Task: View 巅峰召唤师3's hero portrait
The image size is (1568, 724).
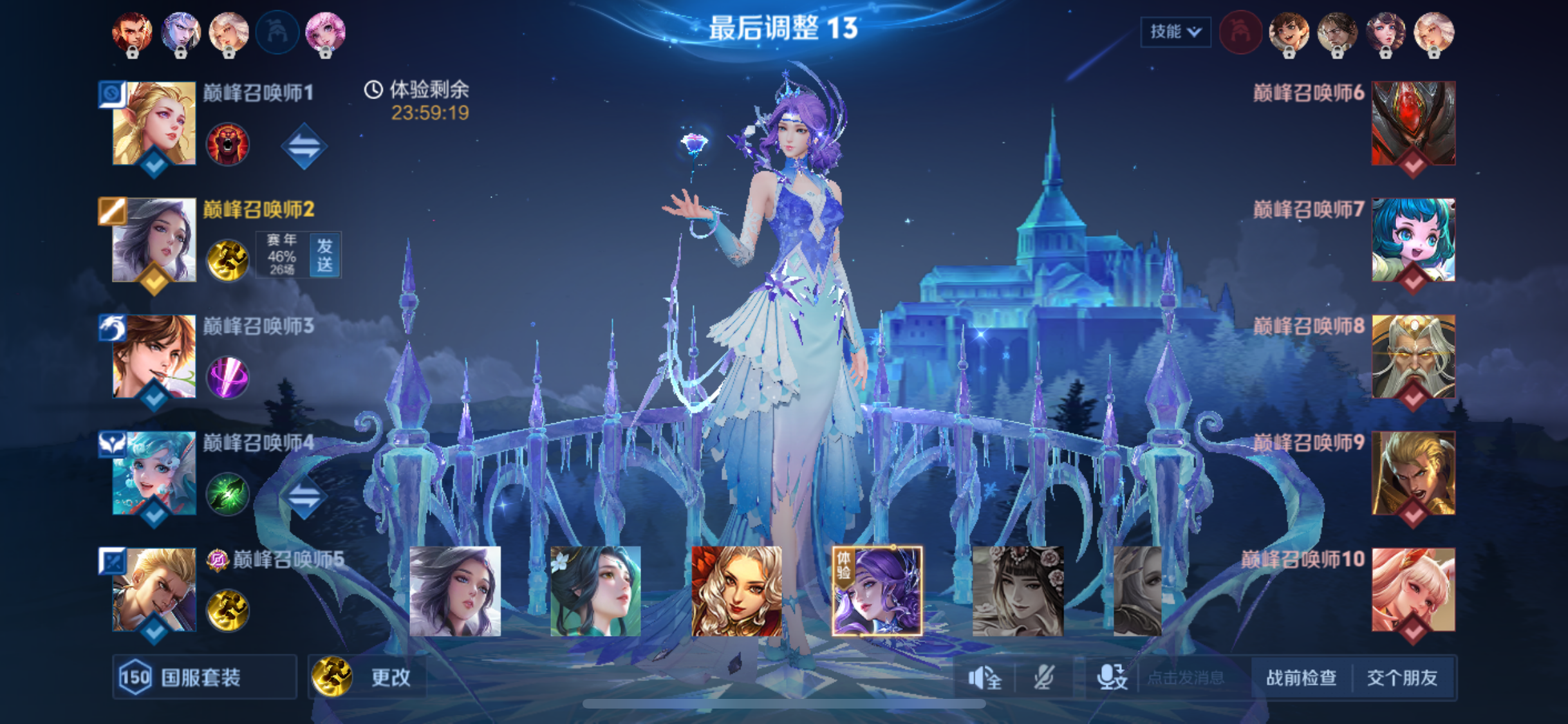Action: pos(154,357)
